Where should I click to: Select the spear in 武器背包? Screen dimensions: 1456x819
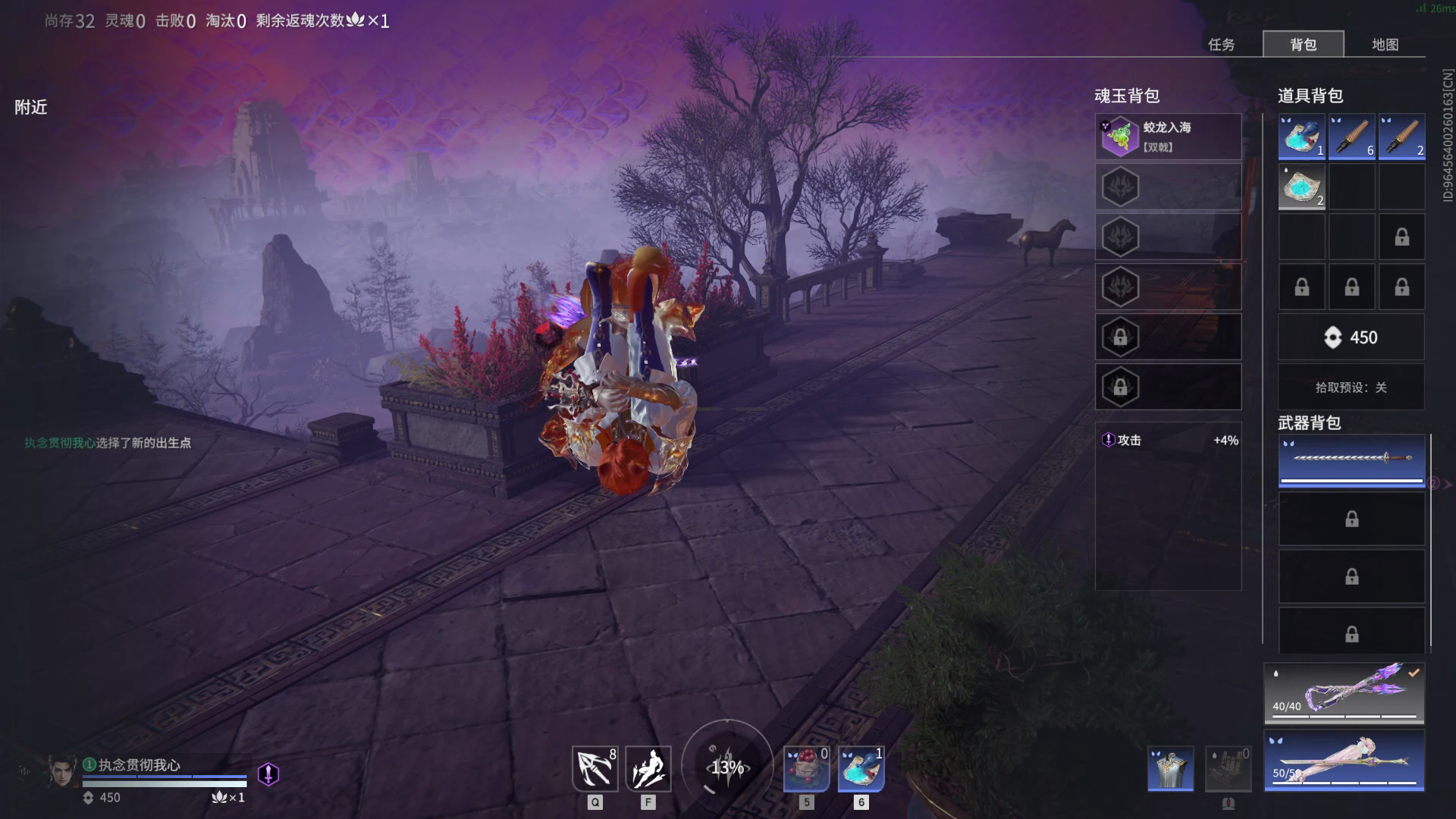1351,460
